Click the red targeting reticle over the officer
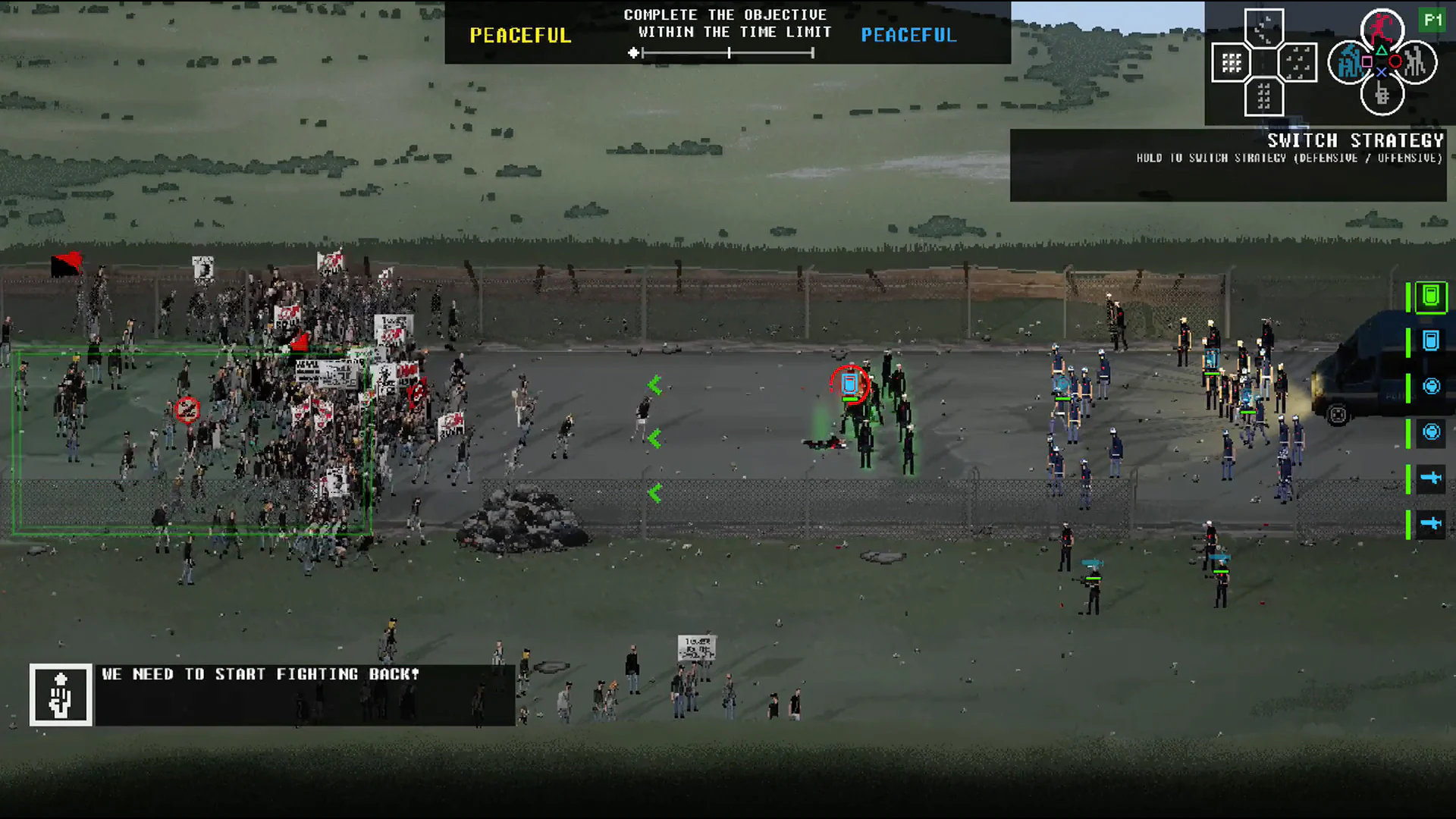This screenshot has height=819, width=1456. tap(852, 384)
